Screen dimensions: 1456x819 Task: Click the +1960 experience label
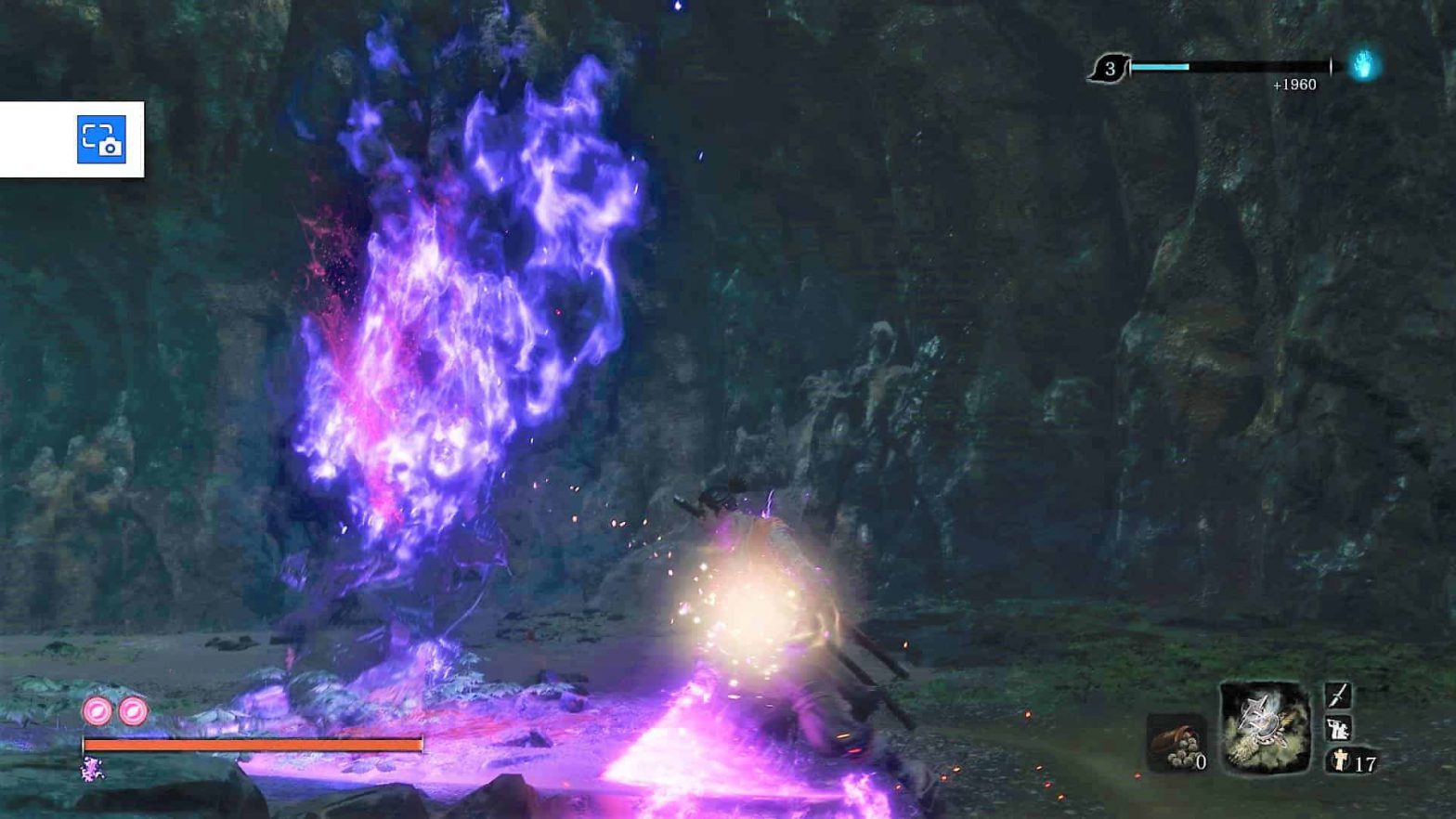(1294, 84)
